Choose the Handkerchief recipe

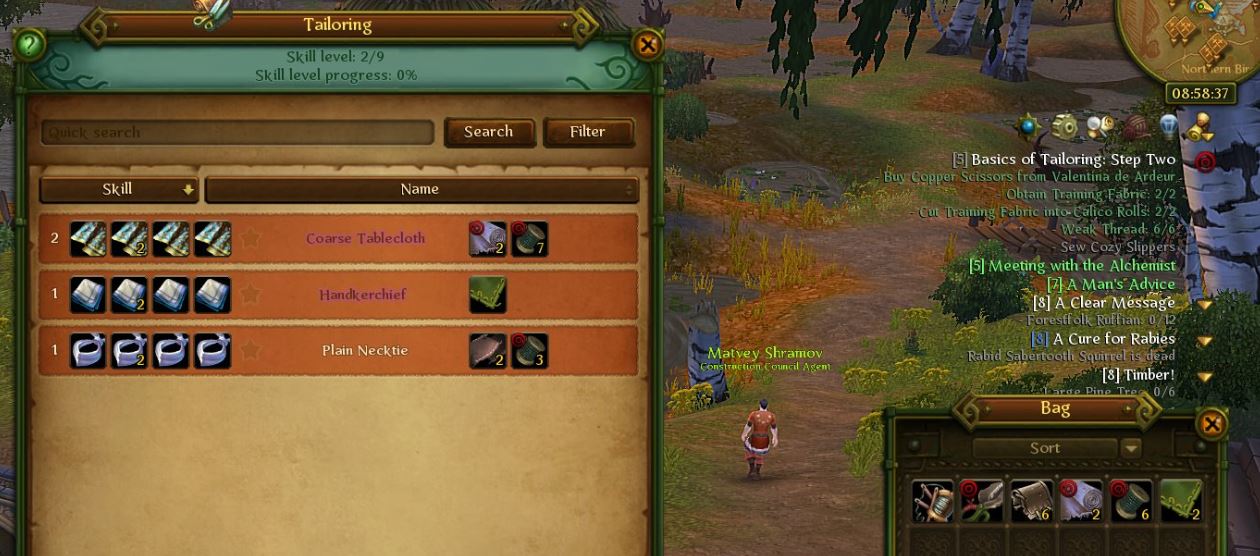pos(363,295)
